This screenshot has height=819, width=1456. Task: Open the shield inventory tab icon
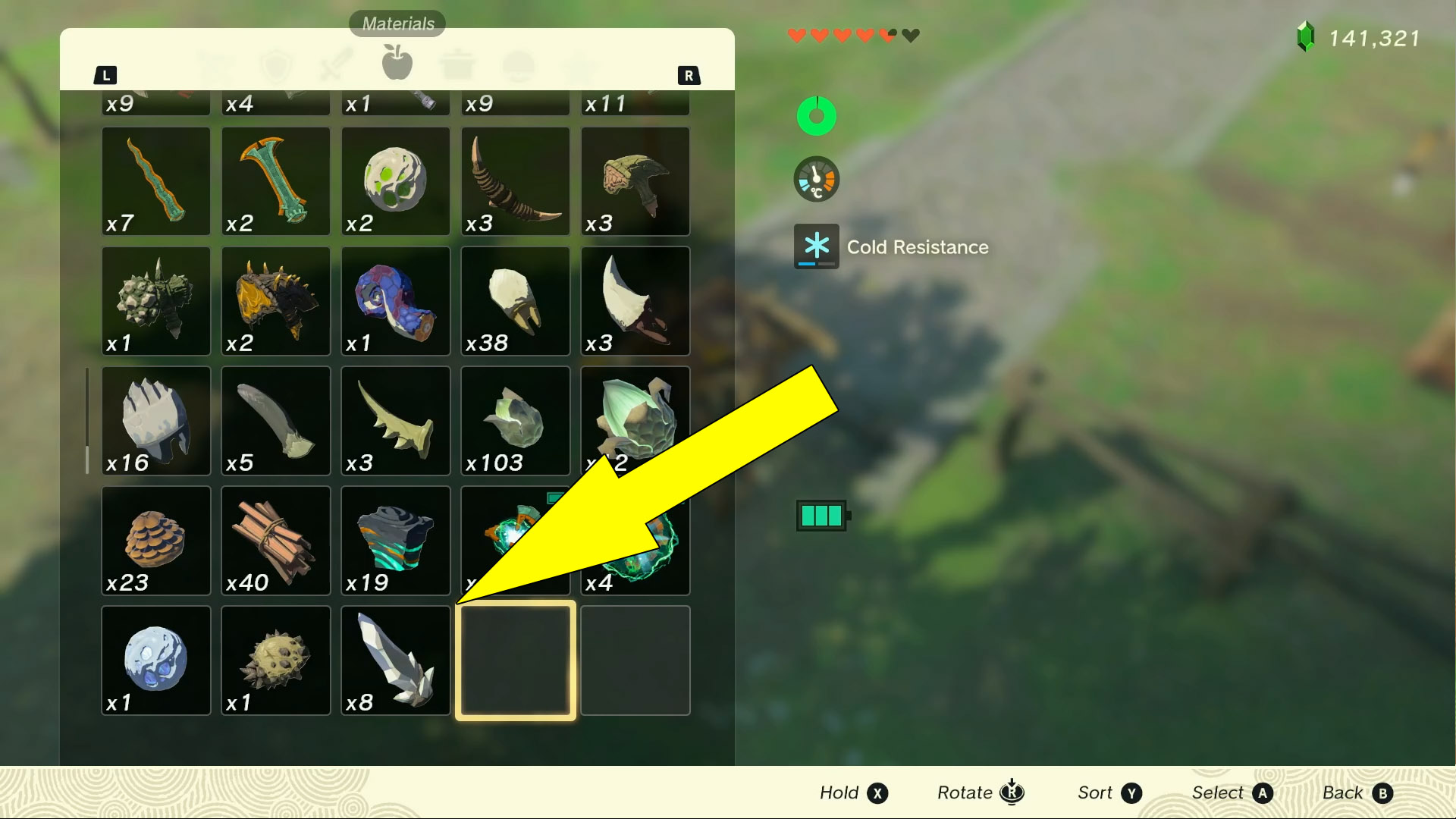(276, 64)
